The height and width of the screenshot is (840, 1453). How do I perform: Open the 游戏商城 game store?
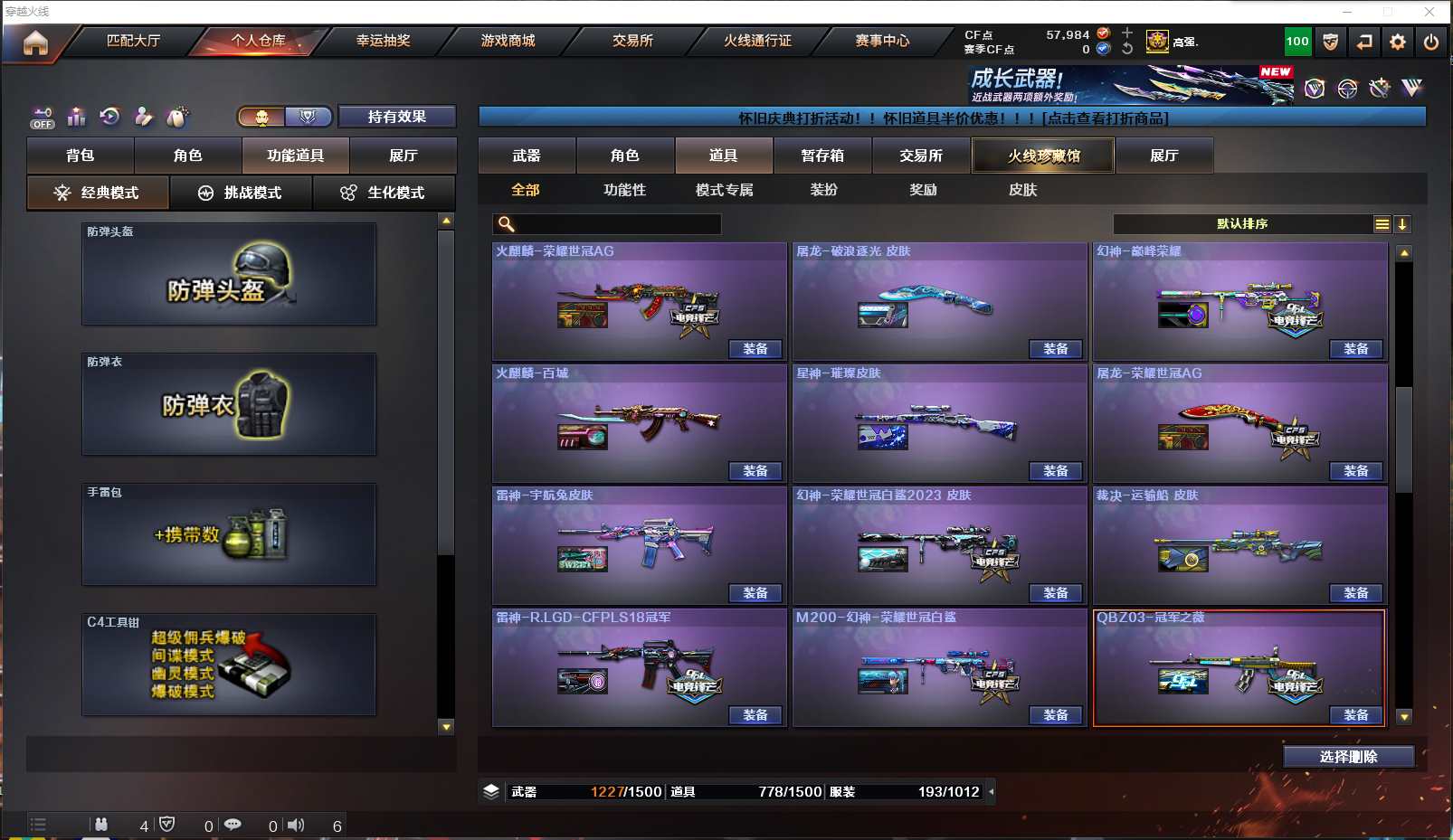508,41
